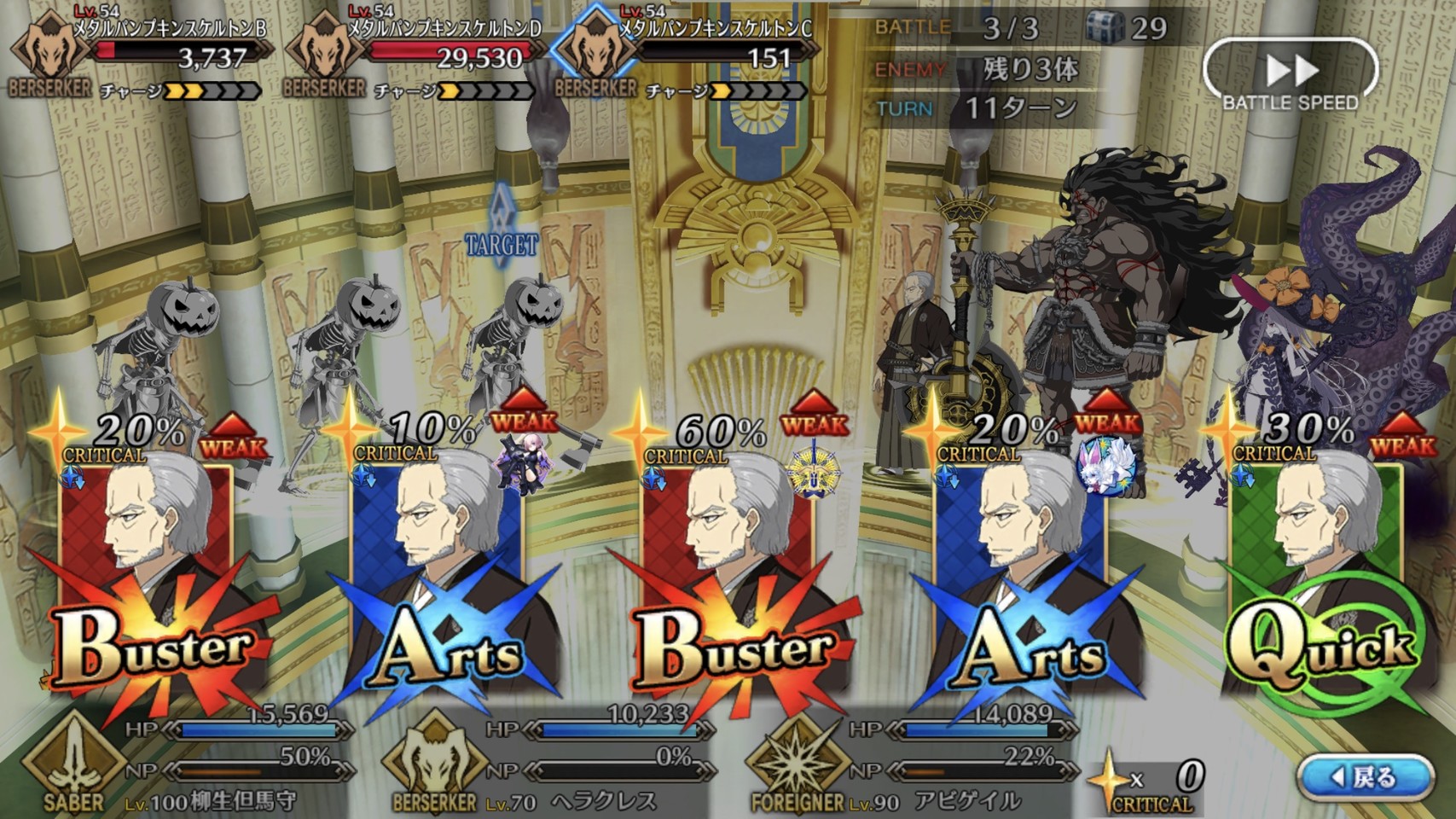The width and height of the screenshot is (1456, 819).
Task: Choose the green Quick command card
Action: [x=1318, y=580]
